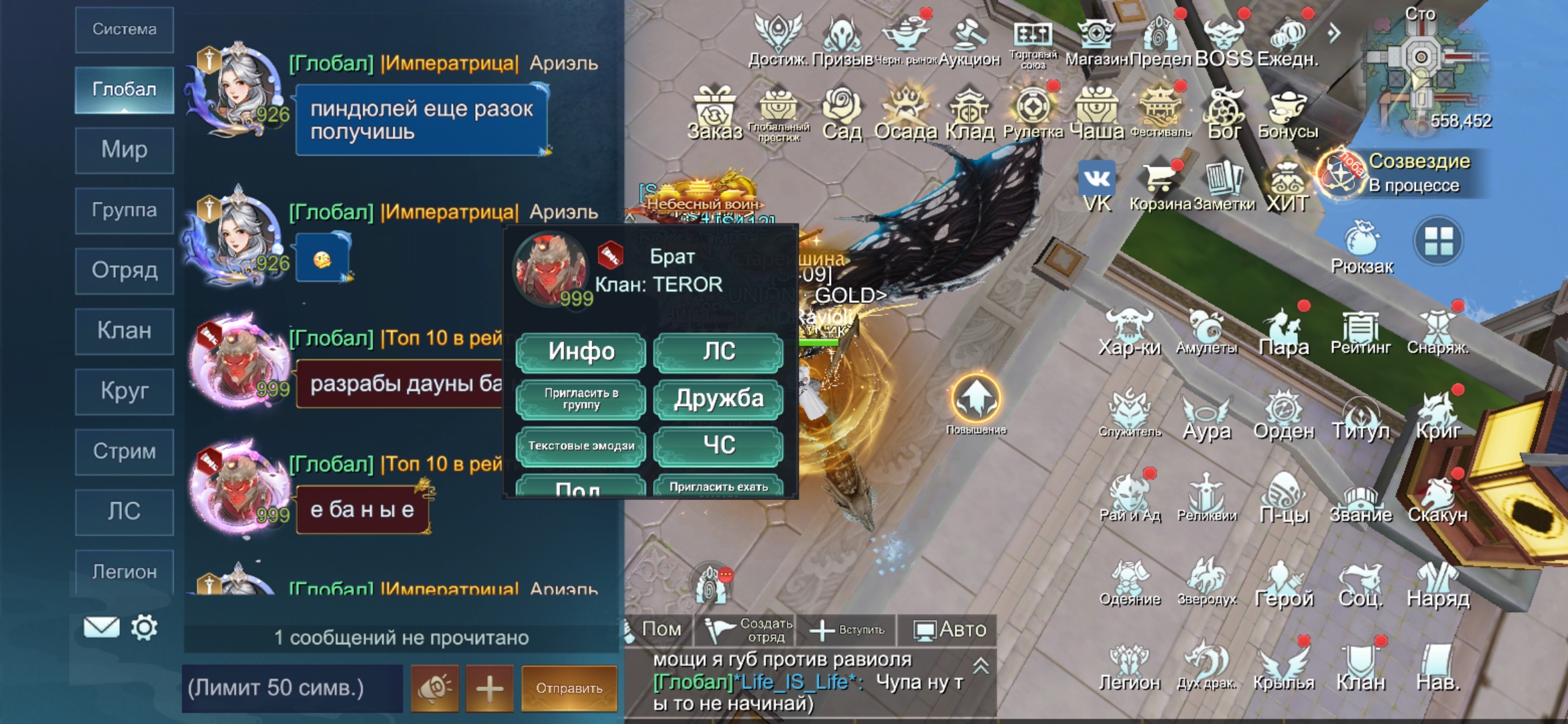This screenshot has width=1568, height=724.
Task: Open the mail envelope icon
Action: 101,627
